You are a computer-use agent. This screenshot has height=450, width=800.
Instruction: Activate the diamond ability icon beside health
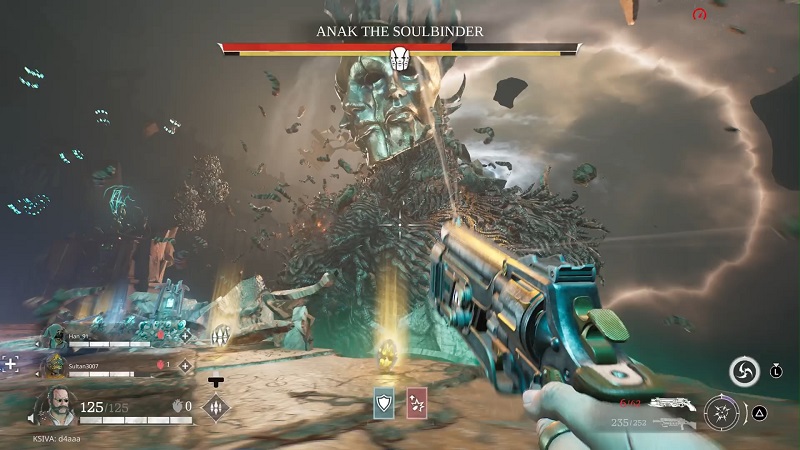click(215, 407)
